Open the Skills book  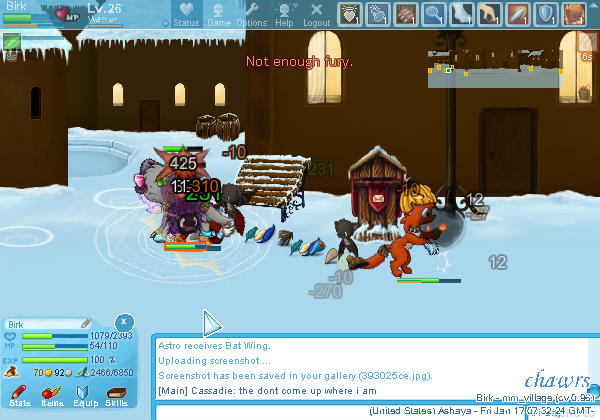pyautogui.click(x=116, y=397)
